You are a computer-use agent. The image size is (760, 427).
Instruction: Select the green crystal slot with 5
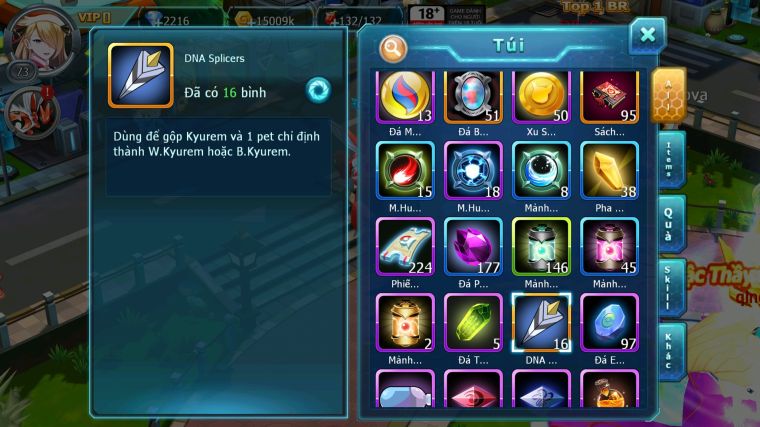pos(472,321)
